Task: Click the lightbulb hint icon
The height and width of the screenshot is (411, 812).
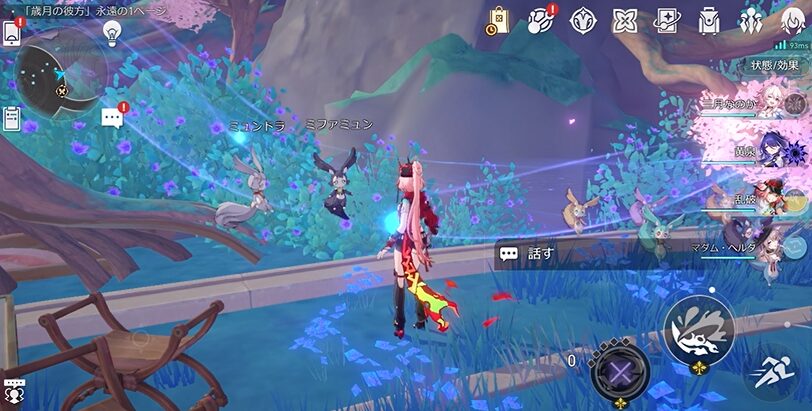Action: (112, 33)
